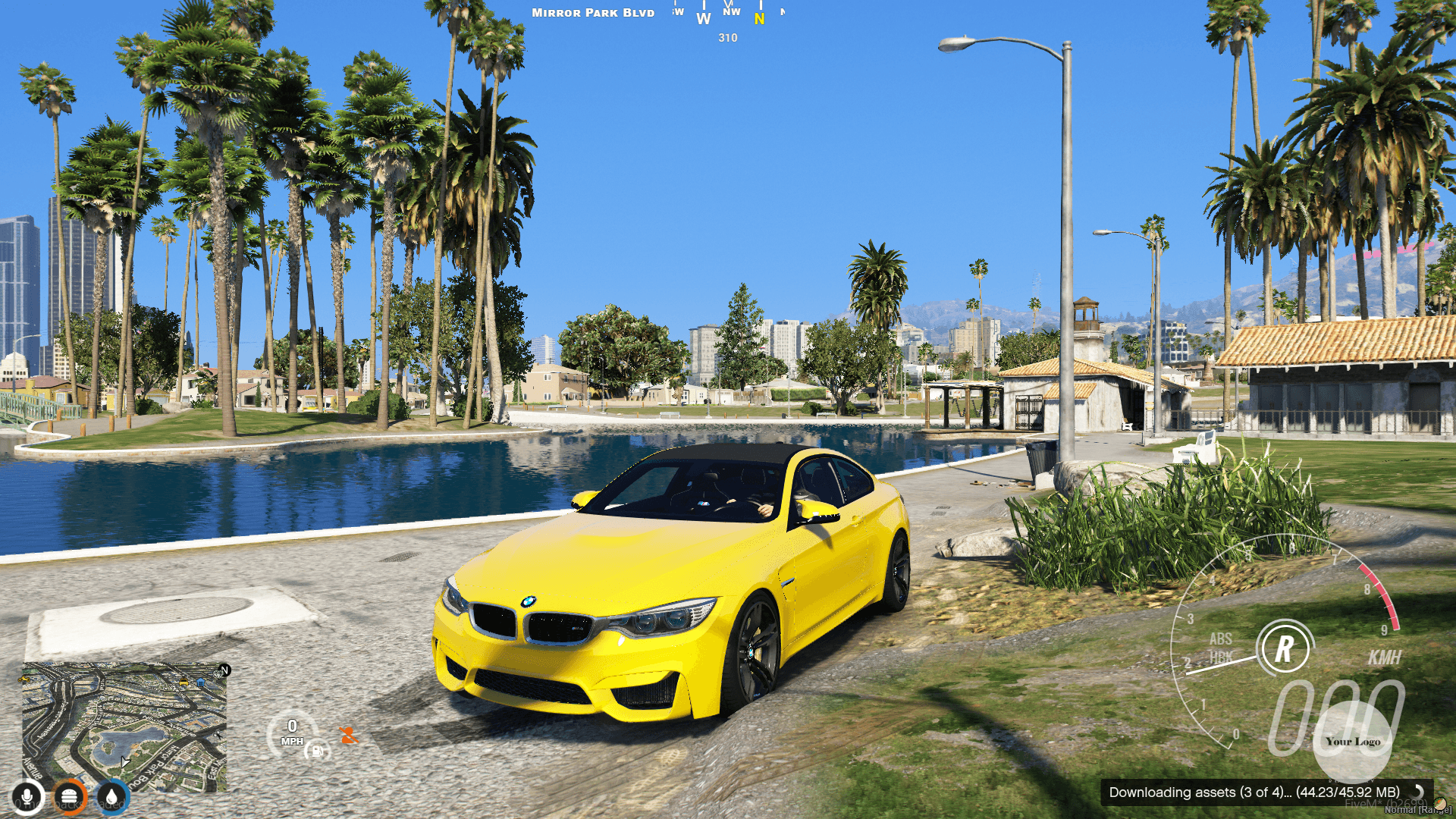This screenshot has height=819, width=1456.
Task: Click the FiveM build version text
Action: point(1389,804)
